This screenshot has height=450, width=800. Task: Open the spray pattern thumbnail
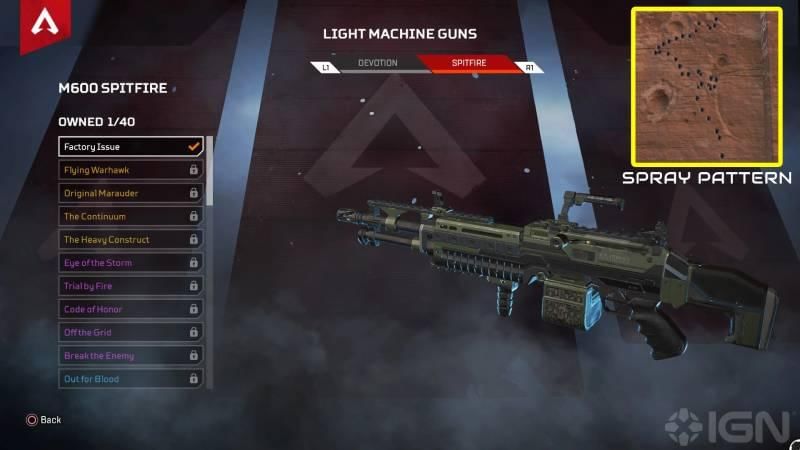coord(706,87)
